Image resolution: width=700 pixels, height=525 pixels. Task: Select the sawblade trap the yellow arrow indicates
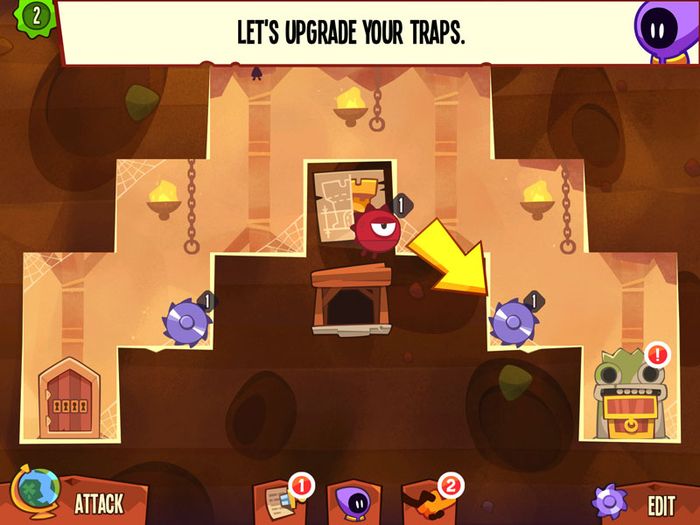tap(513, 321)
